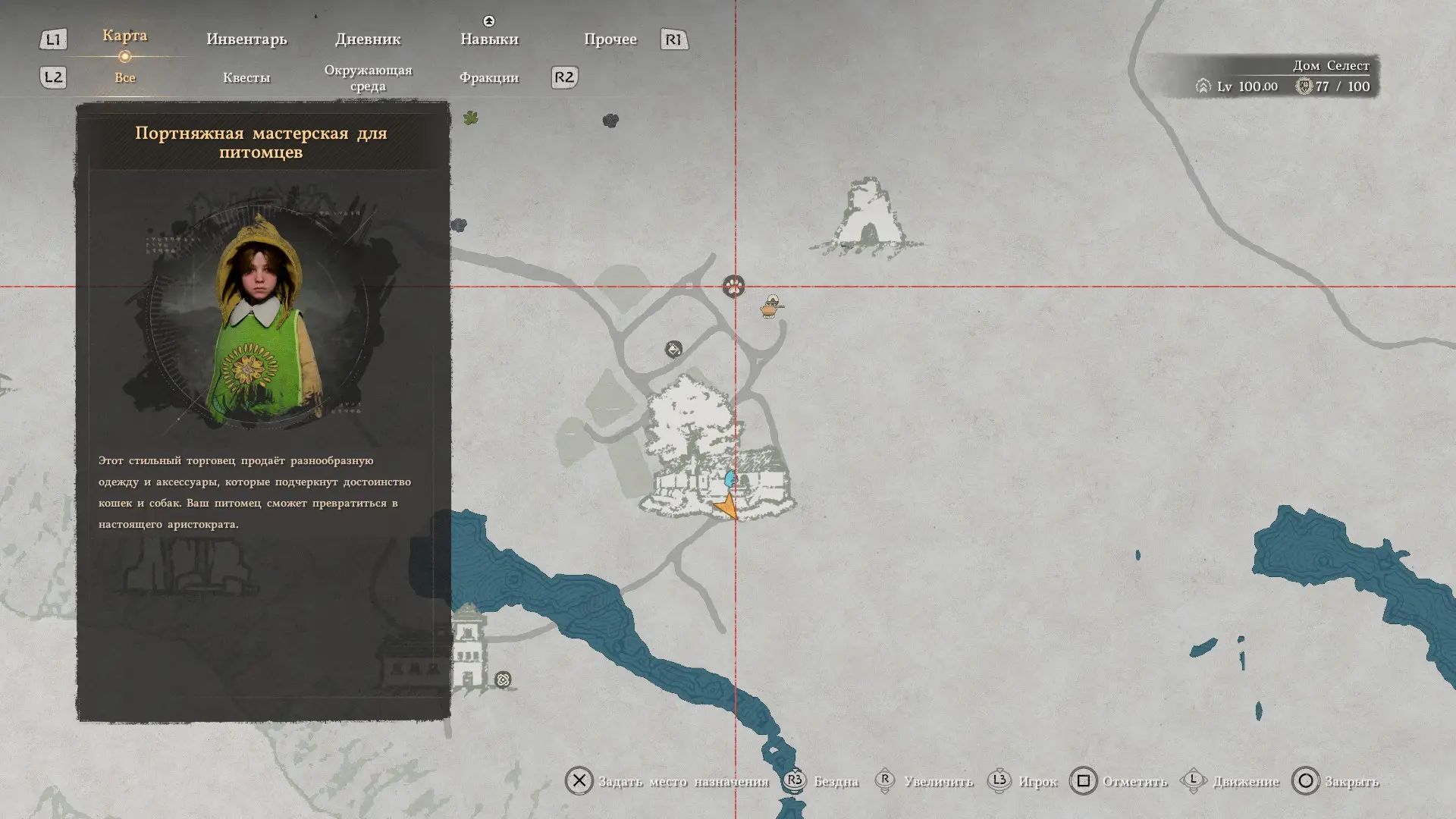Select the green leaf map marker
Viewport: 1456px width, 819px height.
(x=471, y=118)
